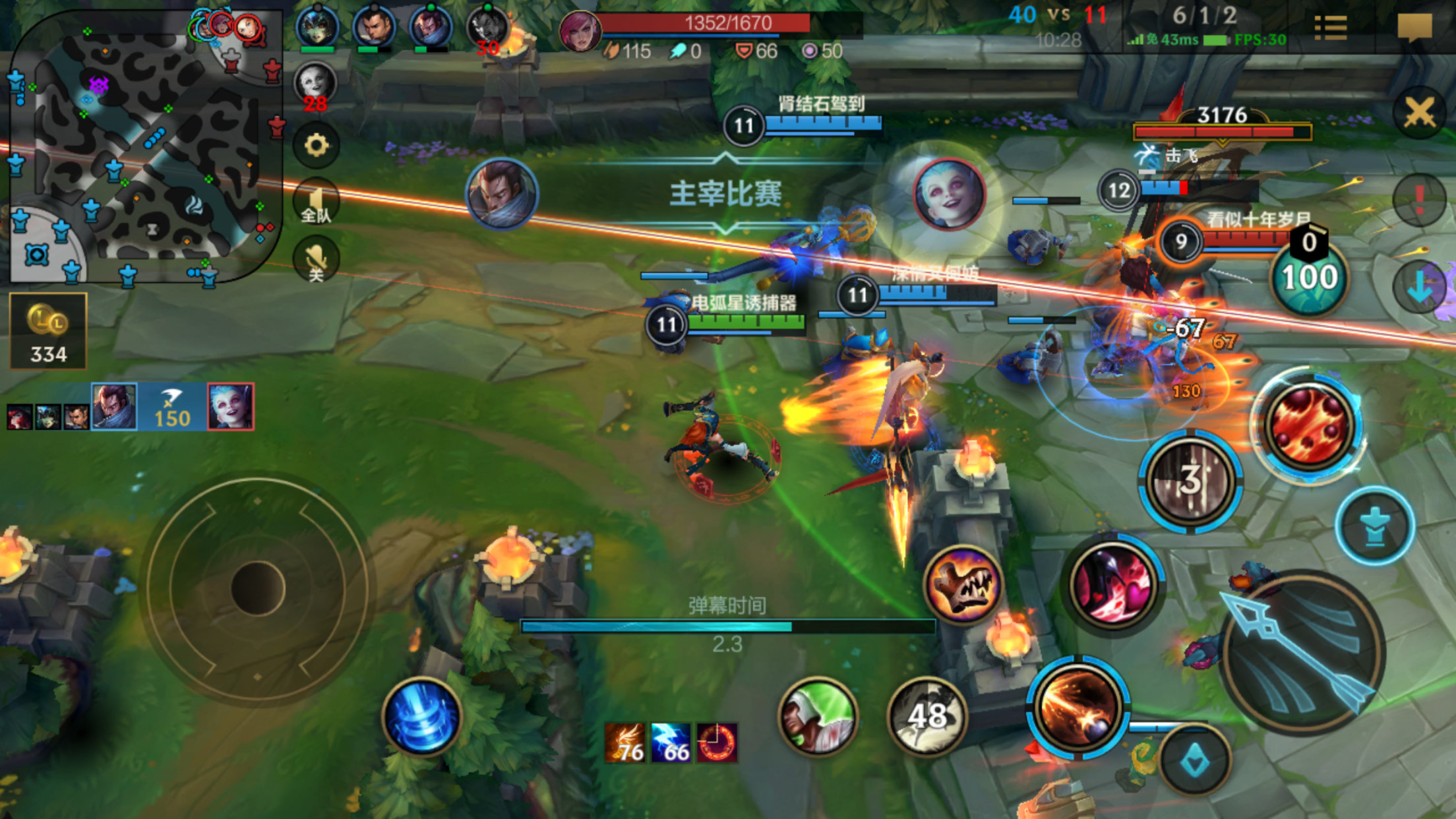Send the red exclamation danger ping
The image size is (1456, 819).
point(1419,199)
